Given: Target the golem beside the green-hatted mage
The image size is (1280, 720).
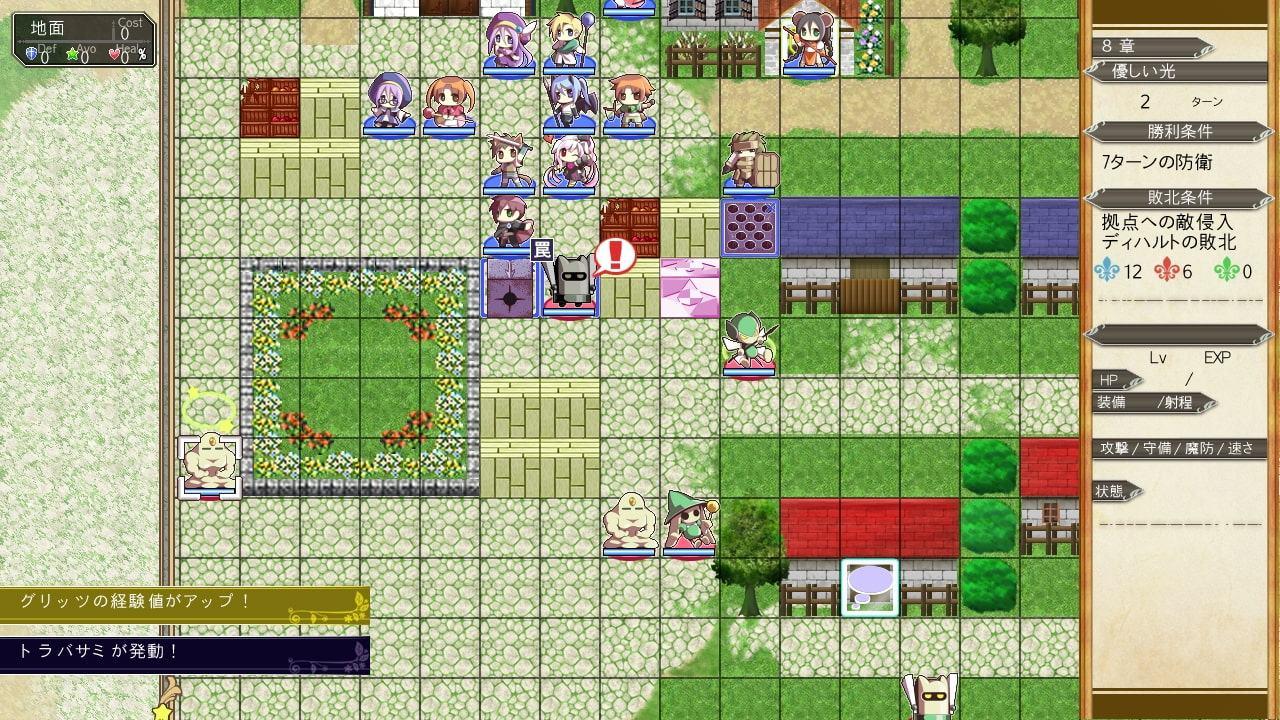Looking at the screenshot, I should [x=629, y=523].
